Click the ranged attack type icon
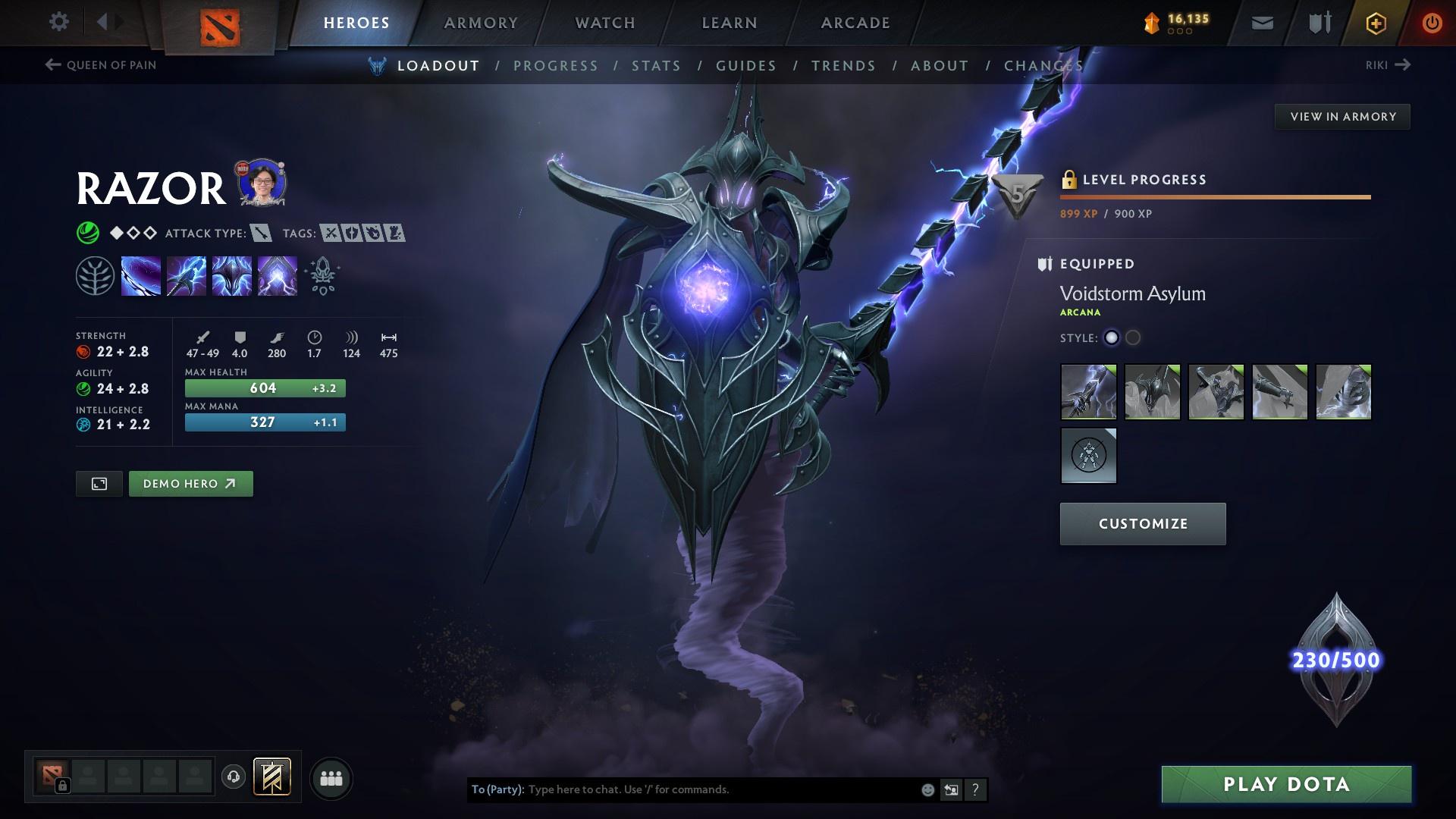This screenshot has height=819, width=1456. pos(261,234)
